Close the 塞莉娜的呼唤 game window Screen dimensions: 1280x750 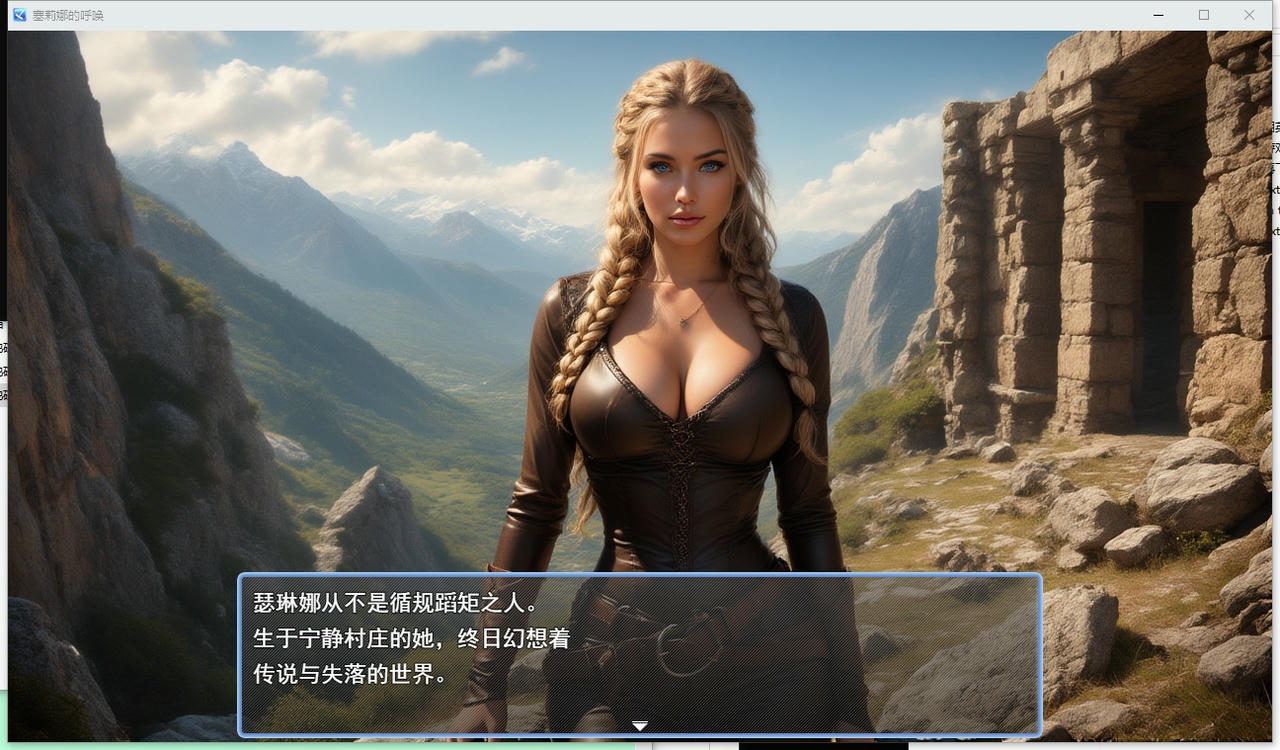pos(1249,15)
